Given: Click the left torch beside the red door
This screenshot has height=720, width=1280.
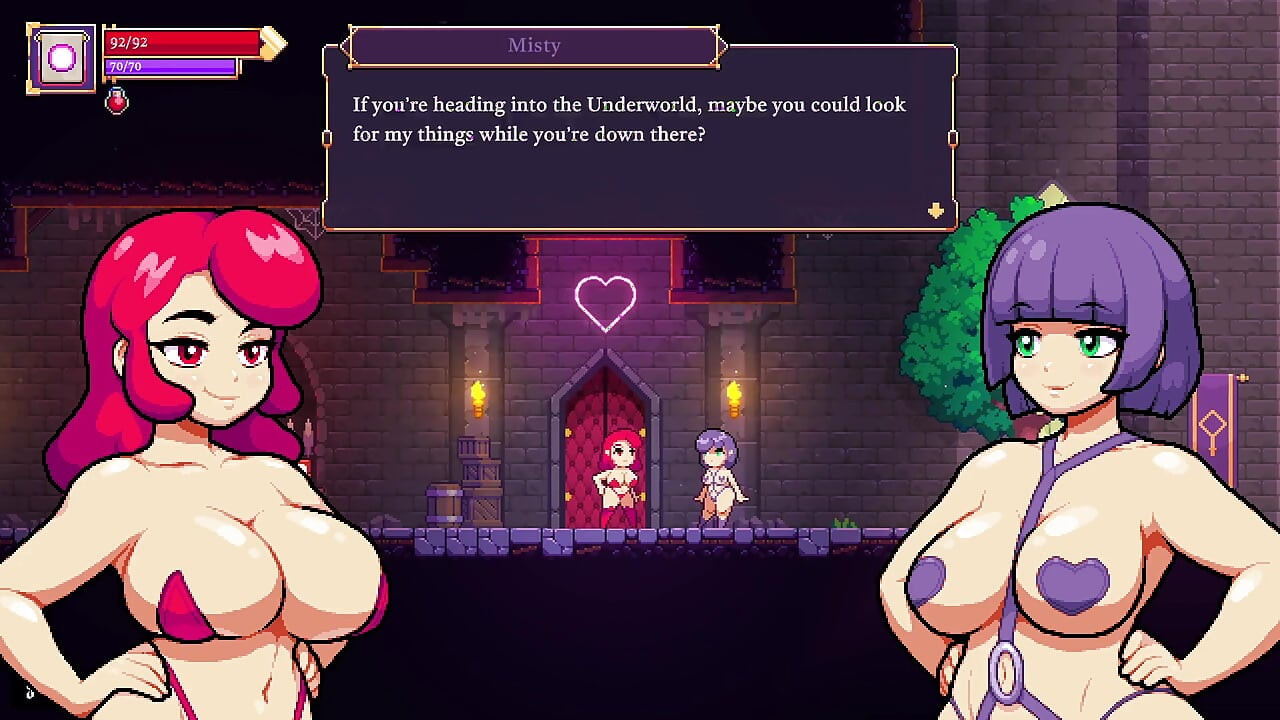Looking at the screenshot, I should click(x=477, y=397).
